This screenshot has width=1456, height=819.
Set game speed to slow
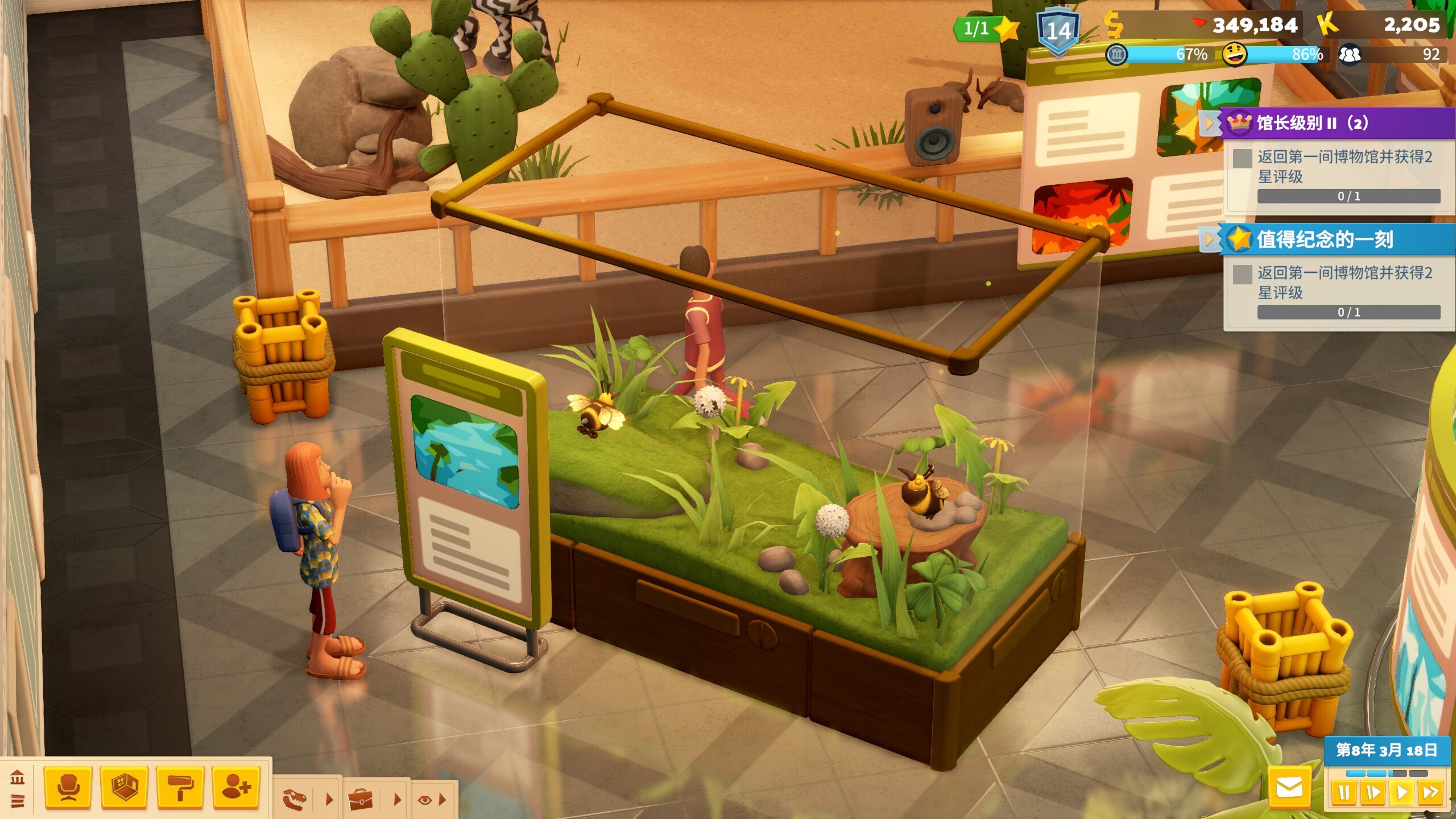[1373, 792]
